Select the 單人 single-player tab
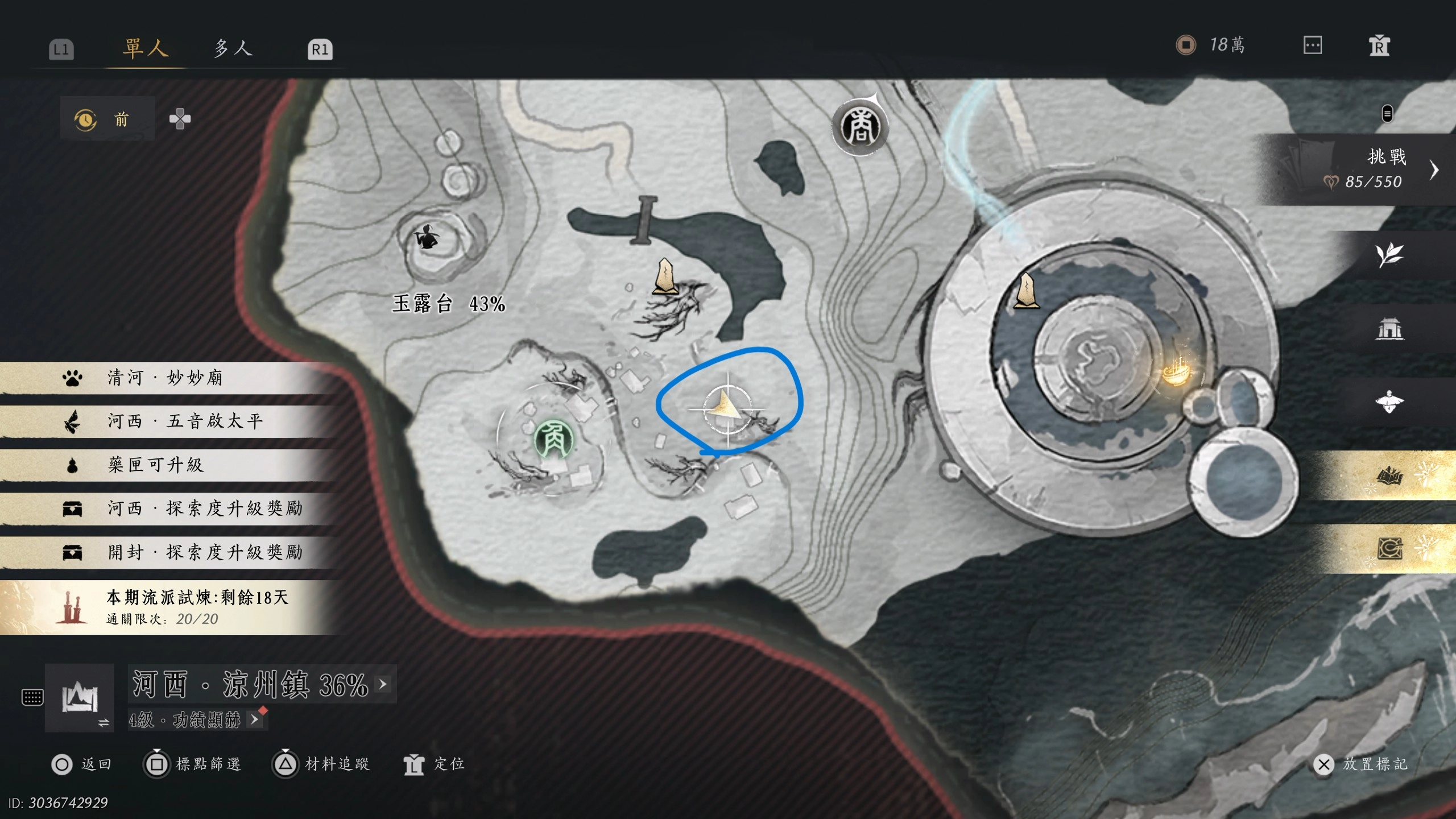Viewport: 1456px width, 819px height. click(x=146, y=48)
